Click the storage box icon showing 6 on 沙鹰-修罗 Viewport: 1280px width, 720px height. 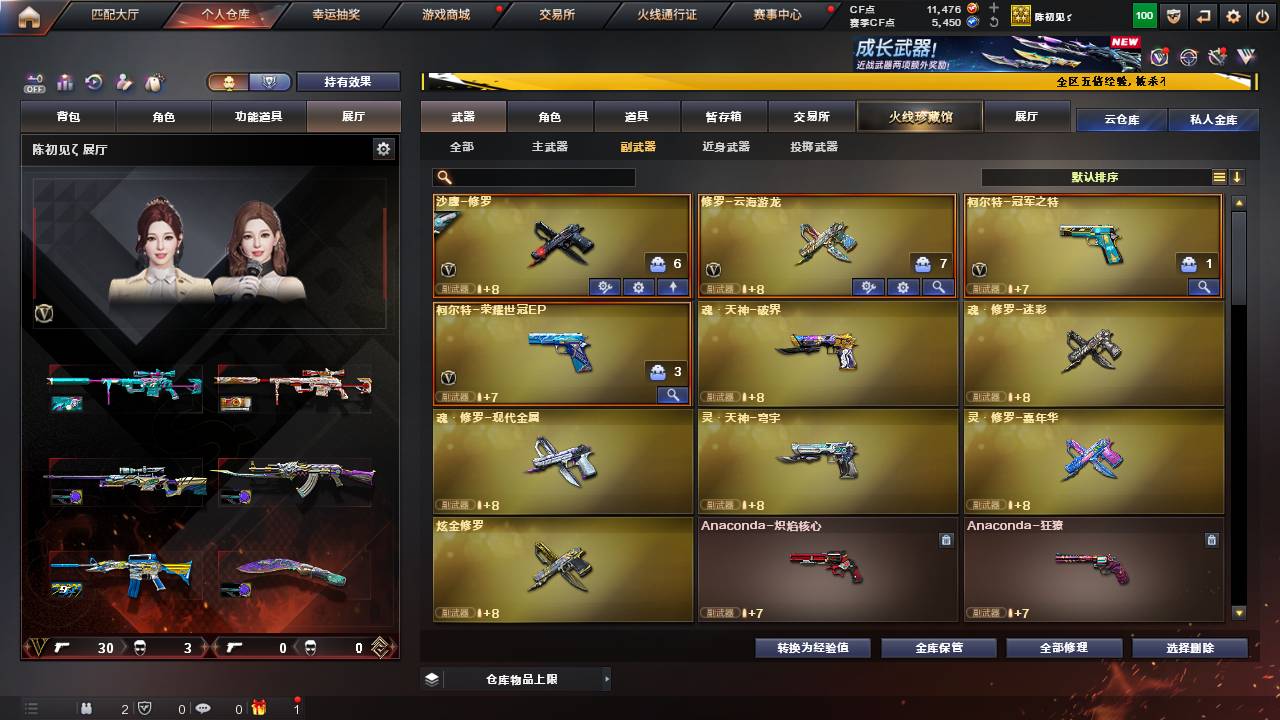[x=656, y=263]
